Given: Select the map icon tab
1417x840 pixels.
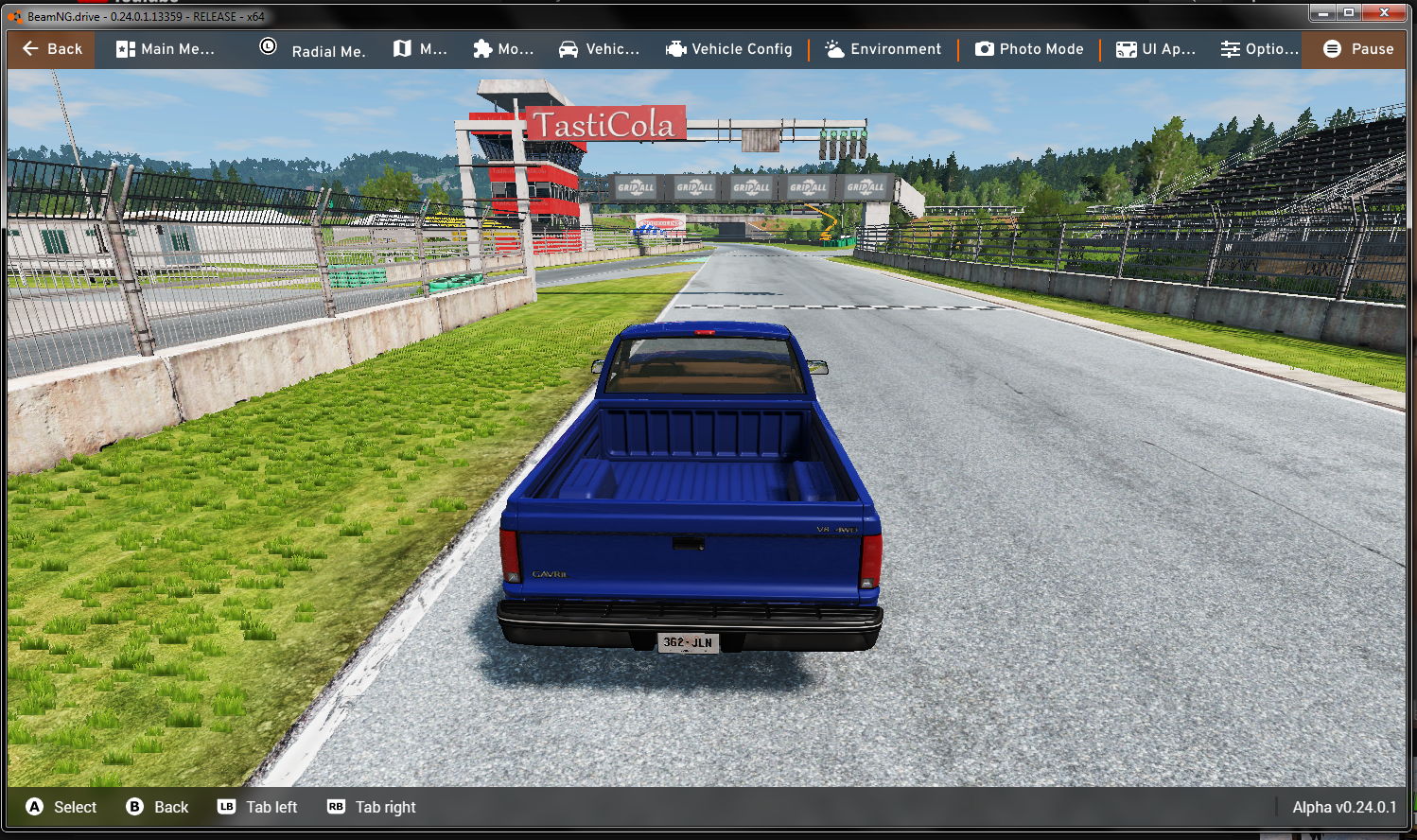Looking at the screenshot, I should coord(420,49).
